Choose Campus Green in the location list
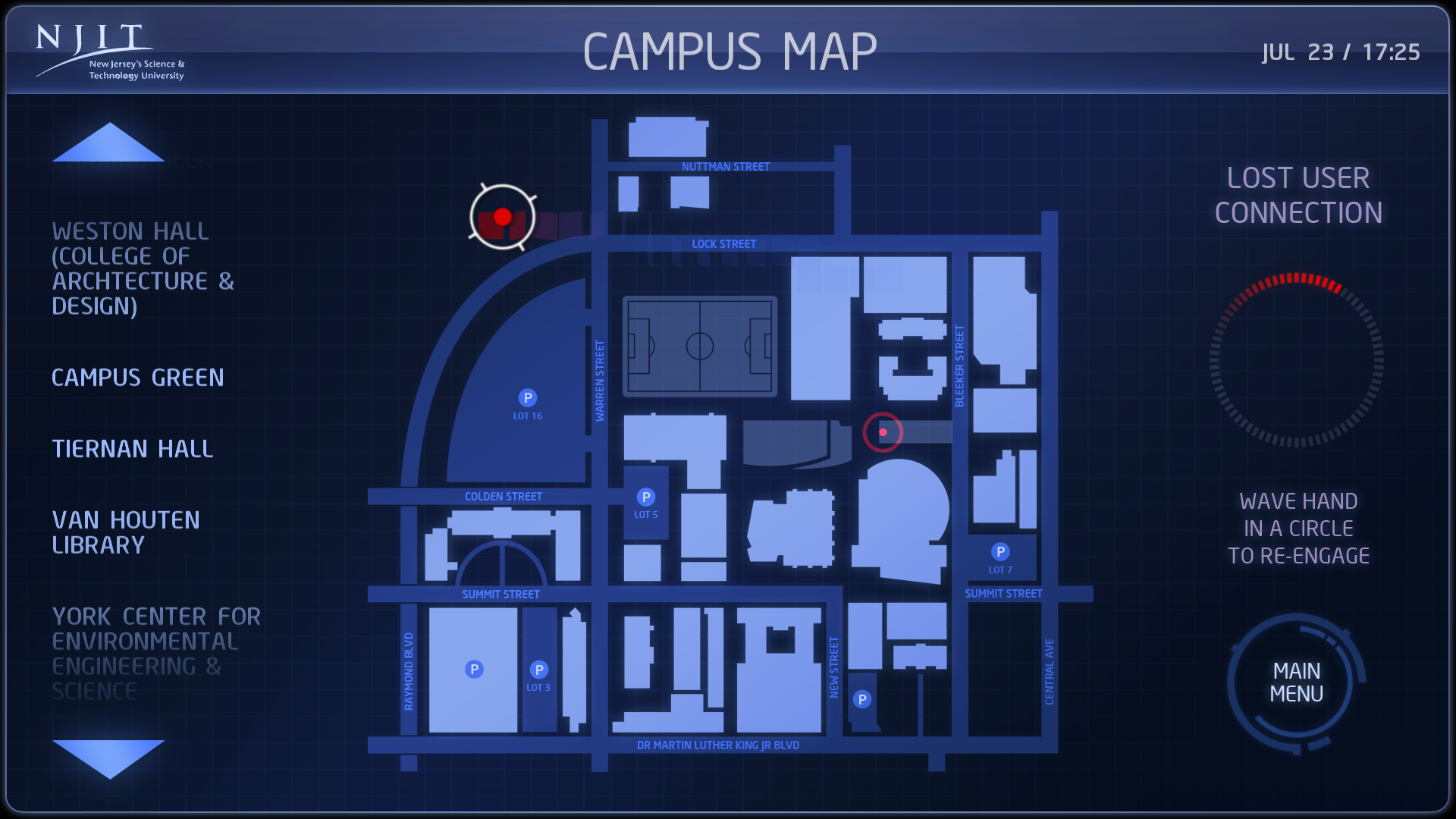The width and height of the screenshot is (1456, 819). click(x=137, y=378)
